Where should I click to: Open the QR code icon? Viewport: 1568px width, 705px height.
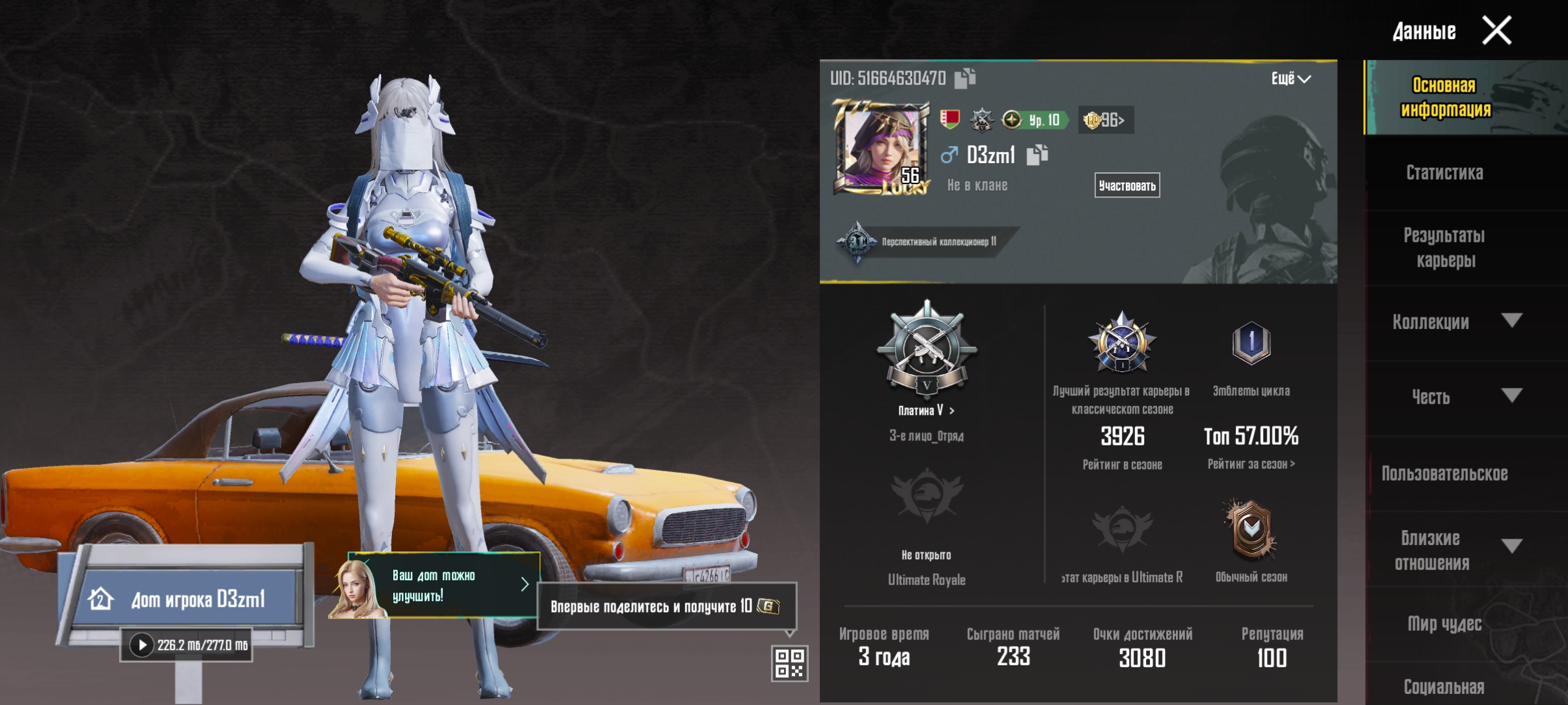pos(789,663)
